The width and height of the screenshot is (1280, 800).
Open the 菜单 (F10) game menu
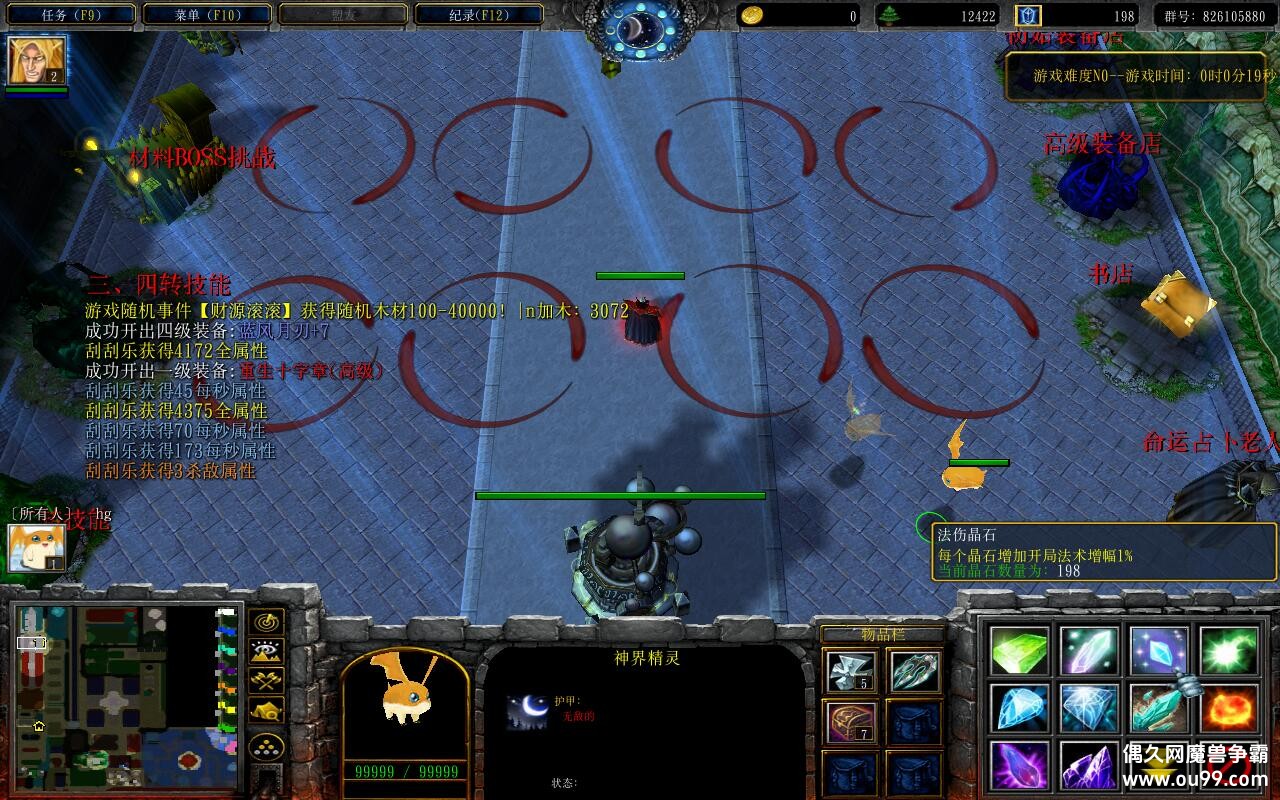[207, 15]
